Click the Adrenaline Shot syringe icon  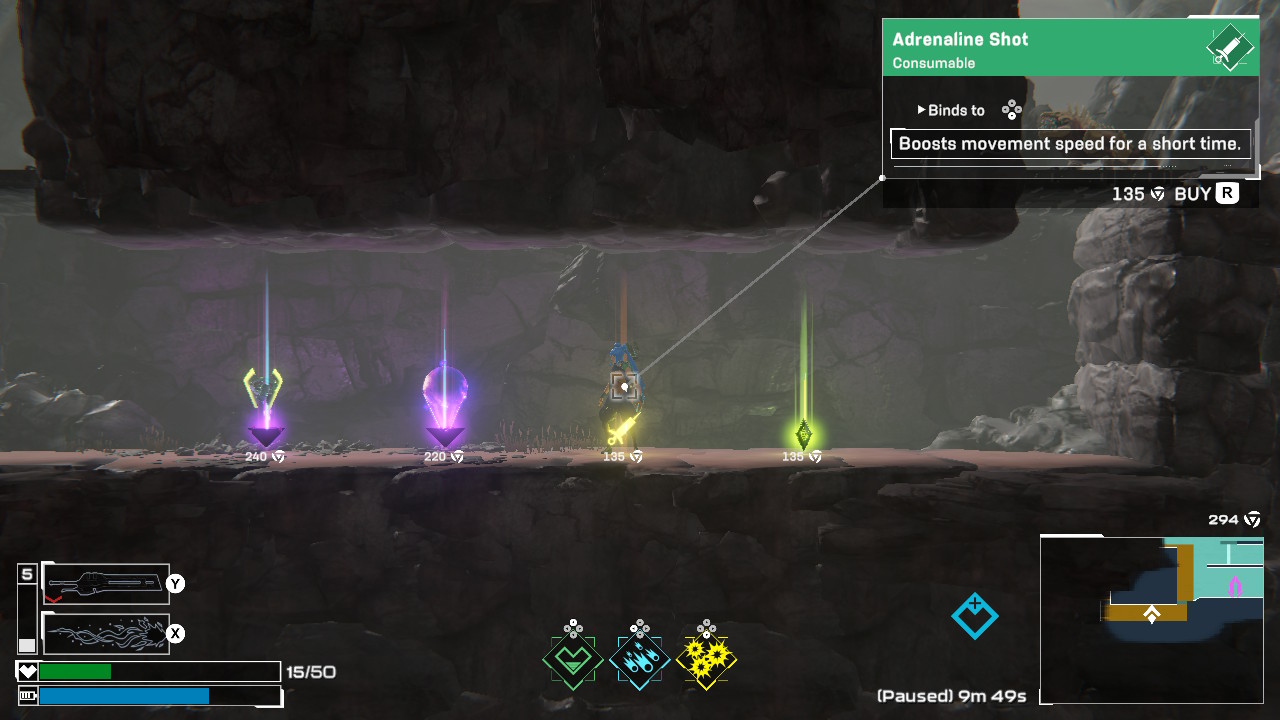click(1230, 48)
